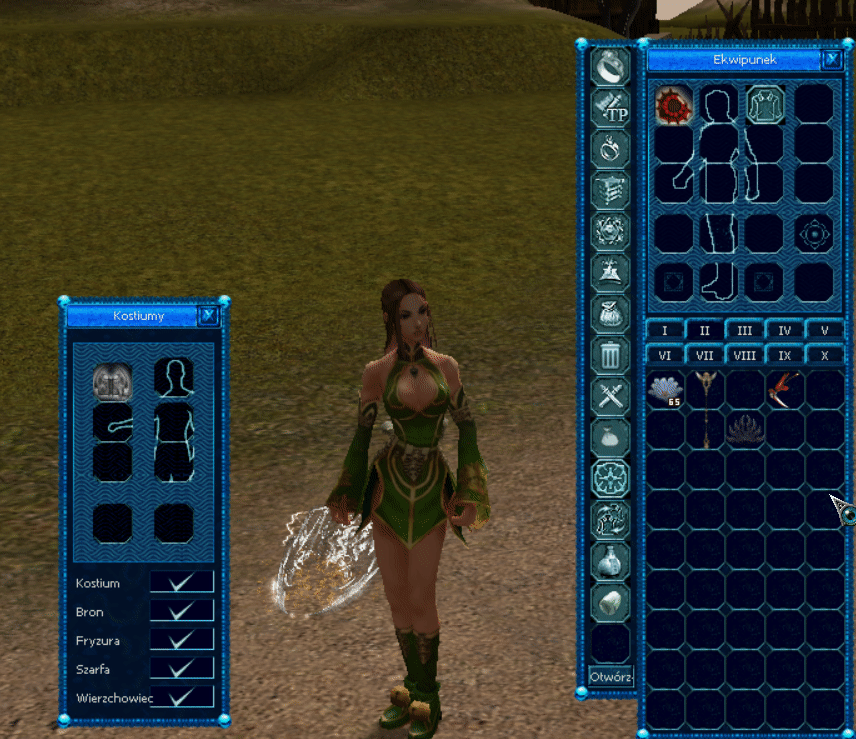Toggle the Fryzura checkbox
Screen dimensions: 856x739
181,640
